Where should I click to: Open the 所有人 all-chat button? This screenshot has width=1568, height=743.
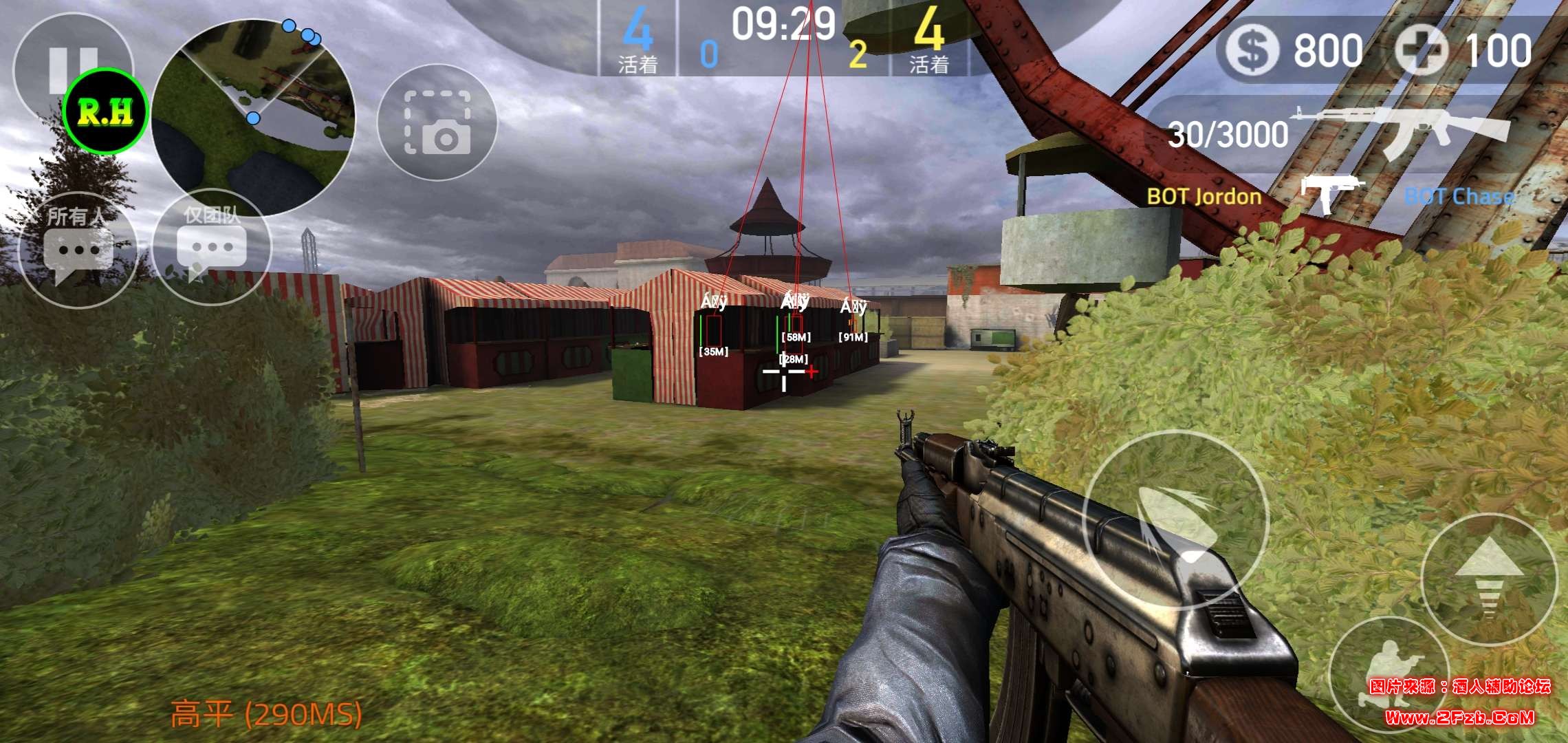(77, 249)
